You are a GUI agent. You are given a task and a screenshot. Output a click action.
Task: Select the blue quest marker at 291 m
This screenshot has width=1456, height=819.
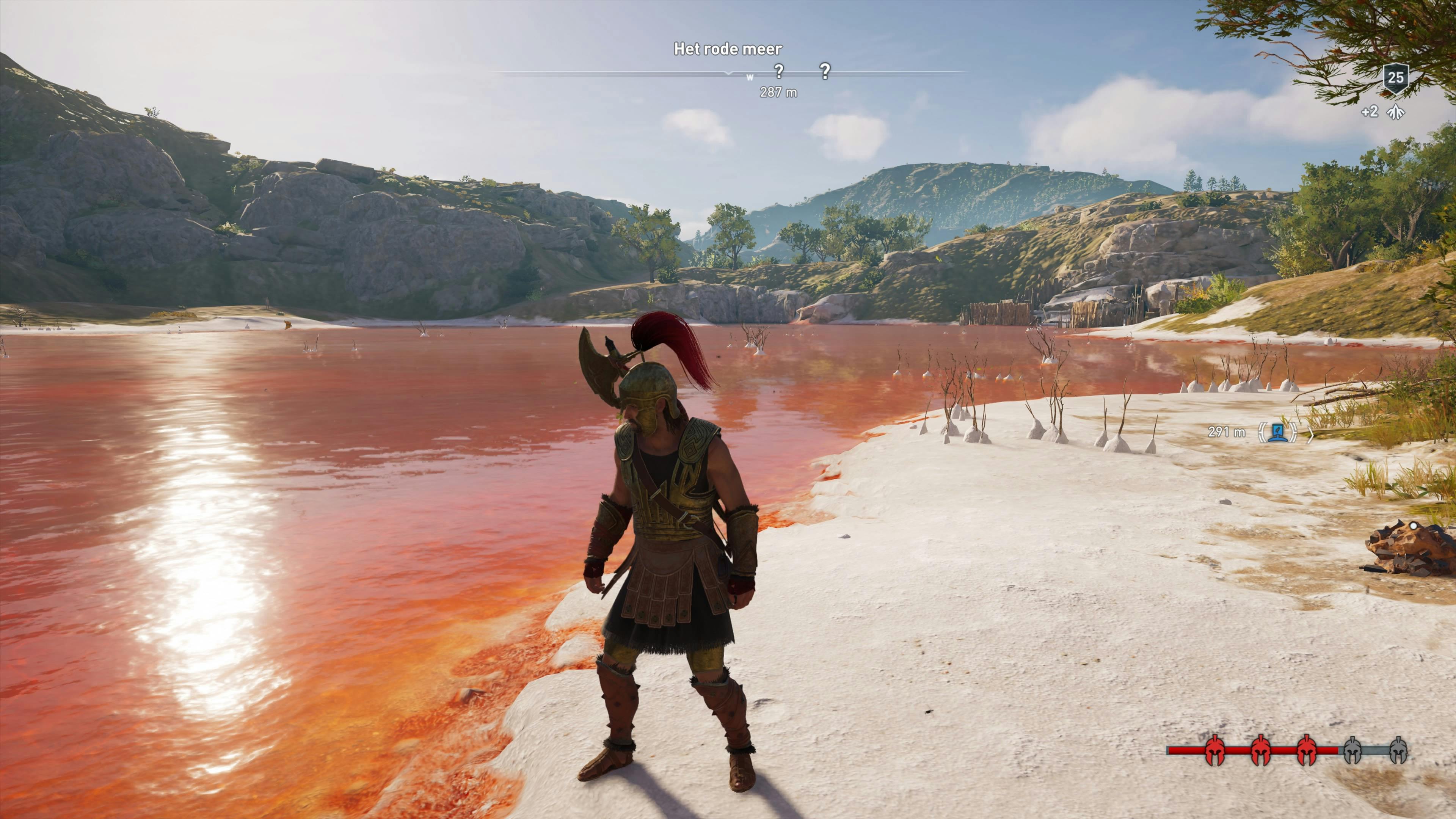point(1277,432)
